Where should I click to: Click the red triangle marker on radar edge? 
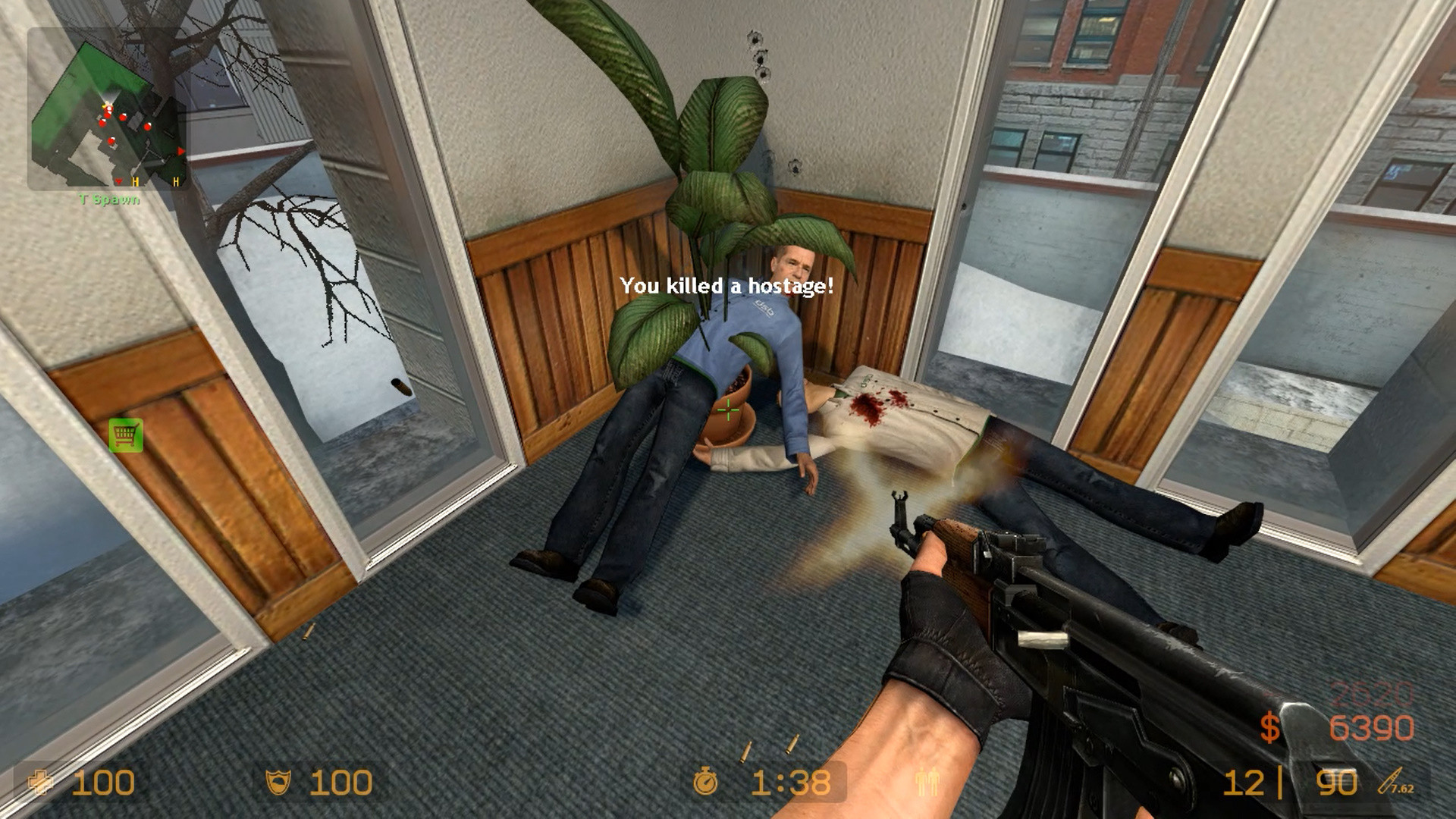pyautogui.click(x=180, y=152)
